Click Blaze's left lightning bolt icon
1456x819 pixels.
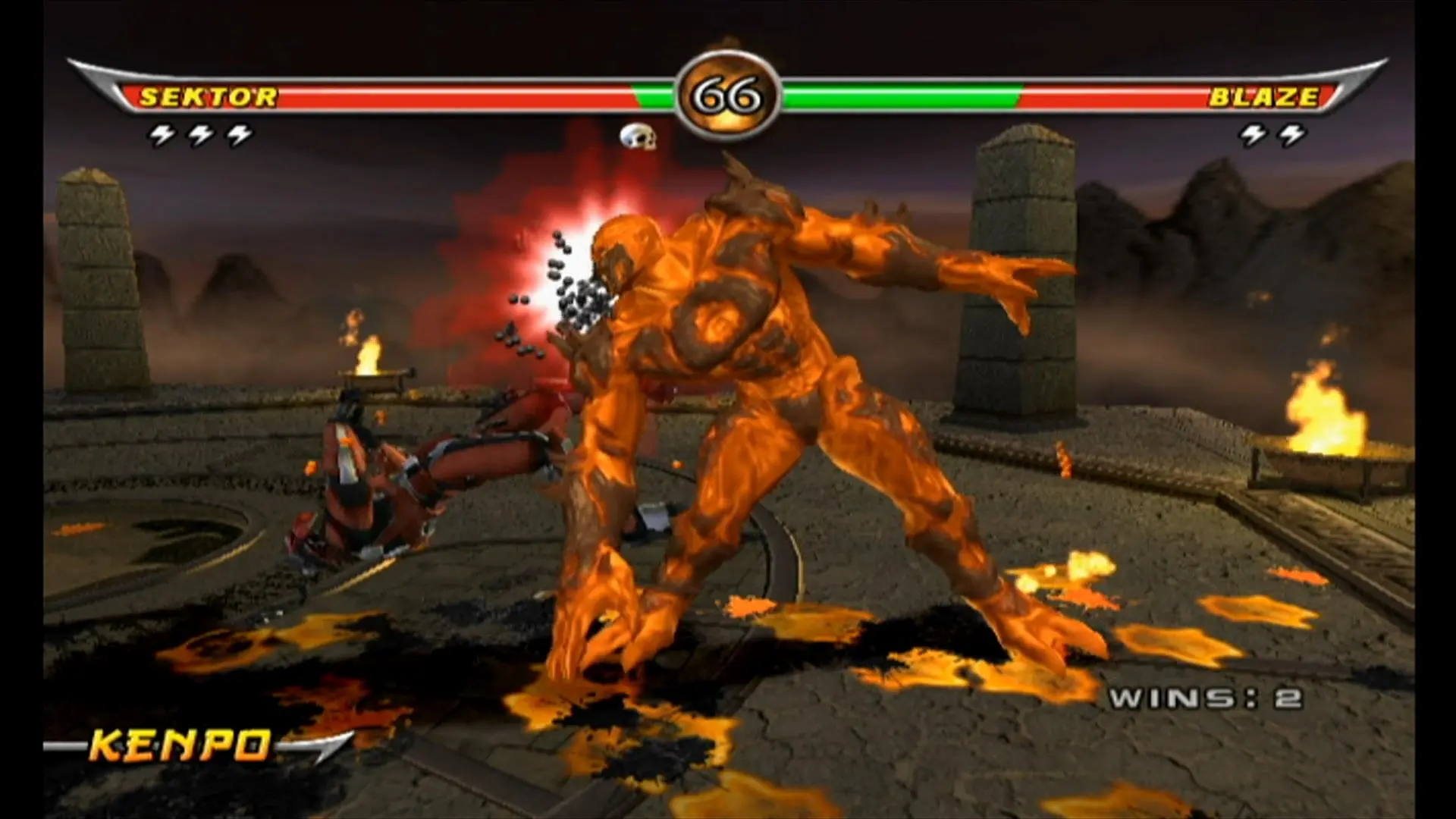click(x=1253, y=134)
